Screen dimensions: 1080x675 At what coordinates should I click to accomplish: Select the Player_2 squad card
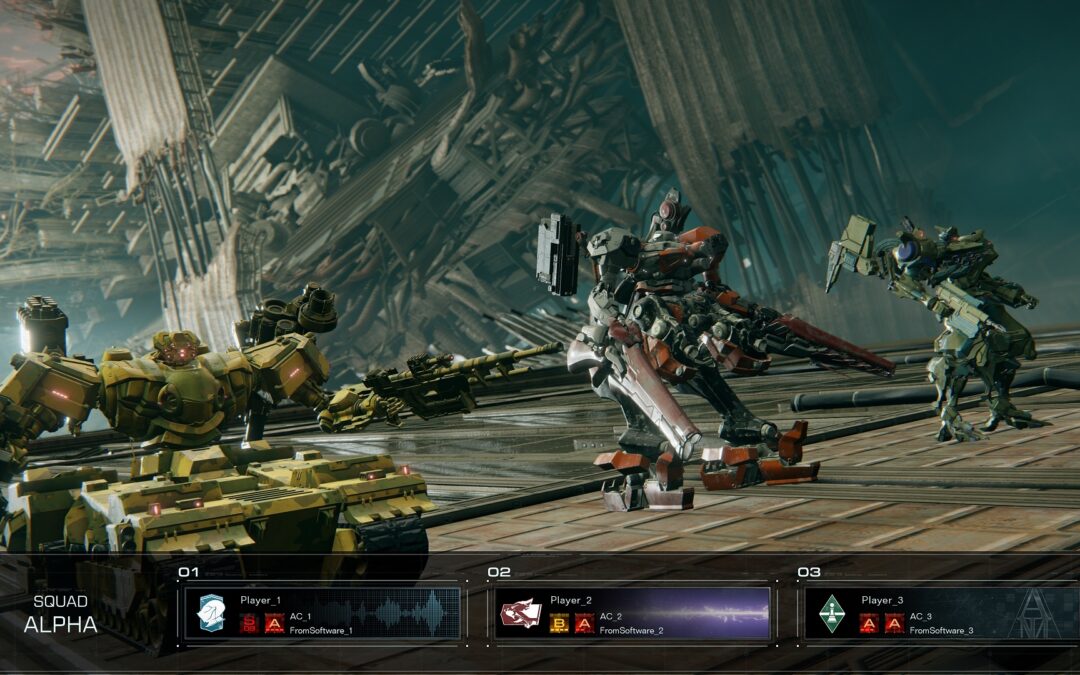(632, 612)
